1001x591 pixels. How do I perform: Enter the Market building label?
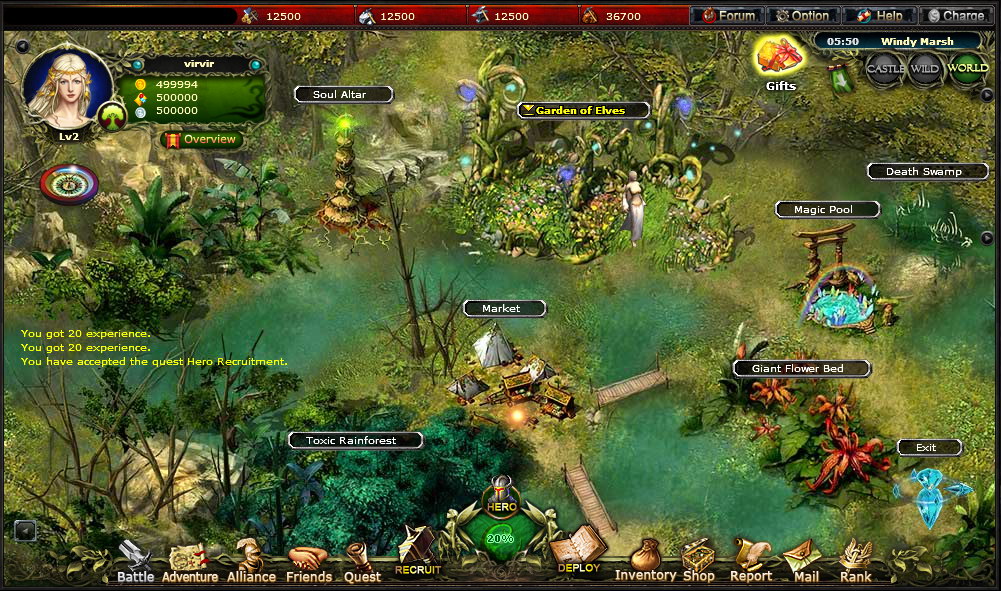[x=504, y=309]
